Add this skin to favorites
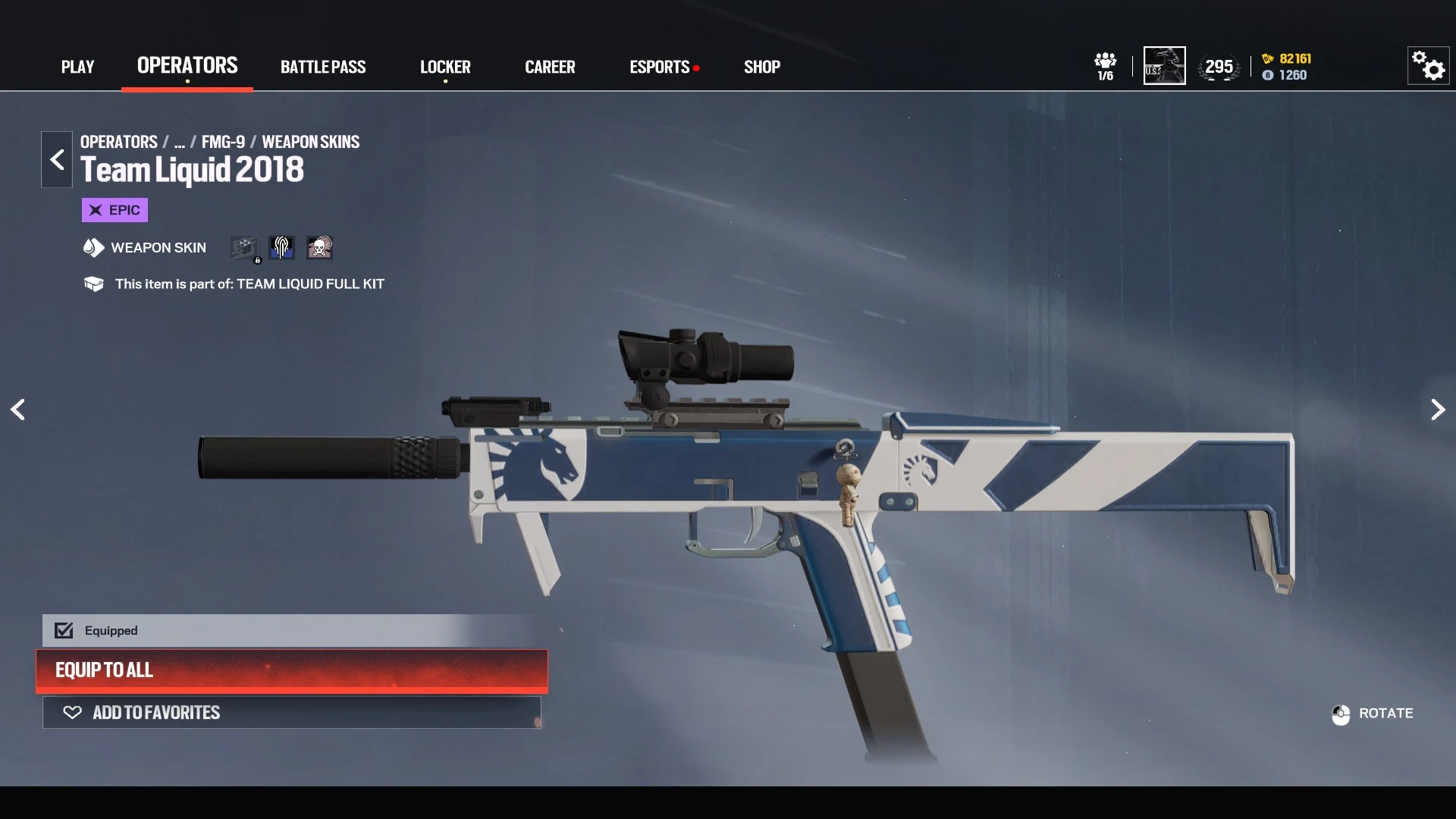The image size is (1456, 819). click(292, 713)
